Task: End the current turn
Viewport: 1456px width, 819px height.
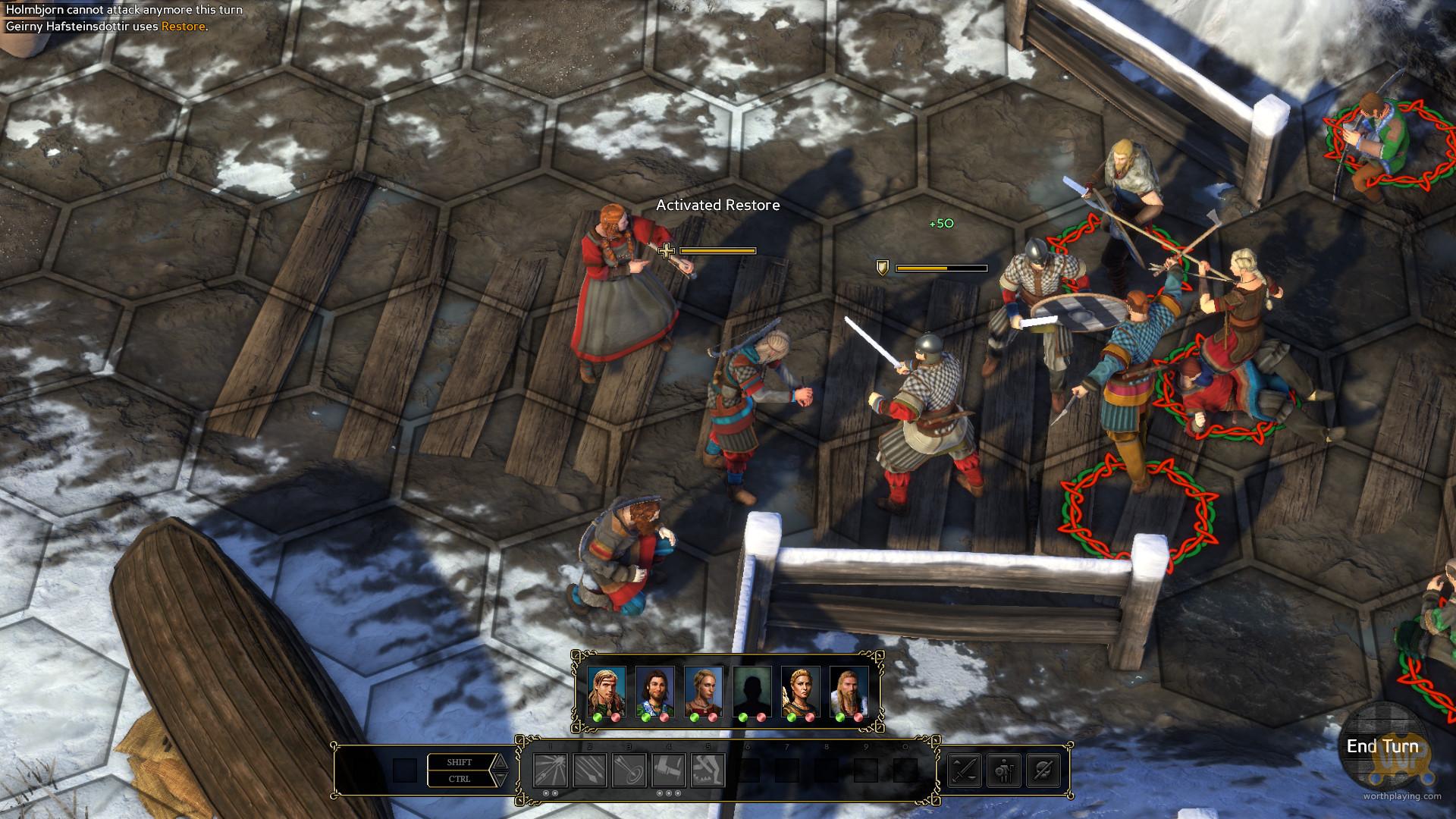Action: coord(1382,746)
